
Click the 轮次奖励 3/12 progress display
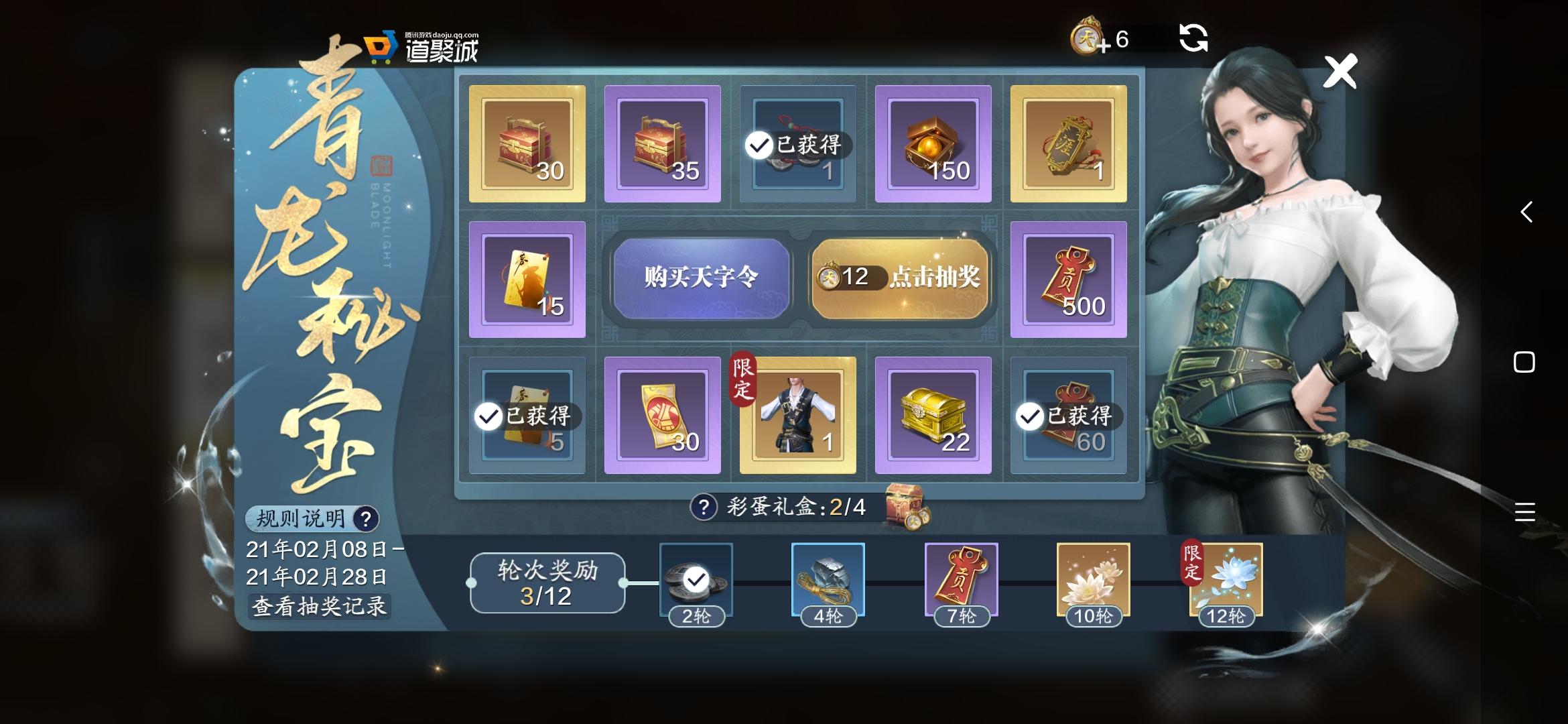point(547,583)
